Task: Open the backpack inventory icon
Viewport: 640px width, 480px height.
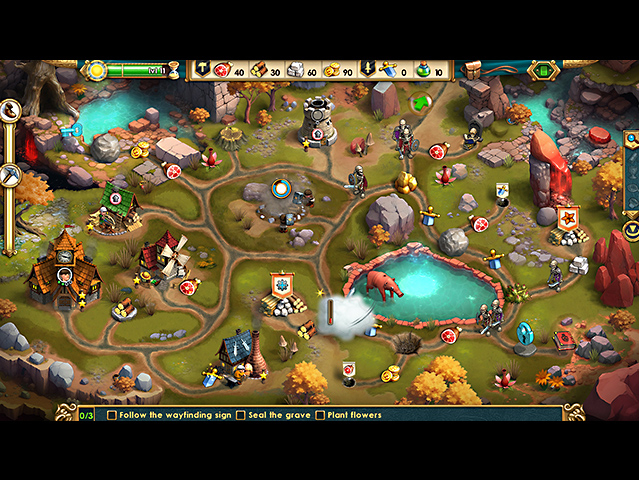Action: pos(472,70)
